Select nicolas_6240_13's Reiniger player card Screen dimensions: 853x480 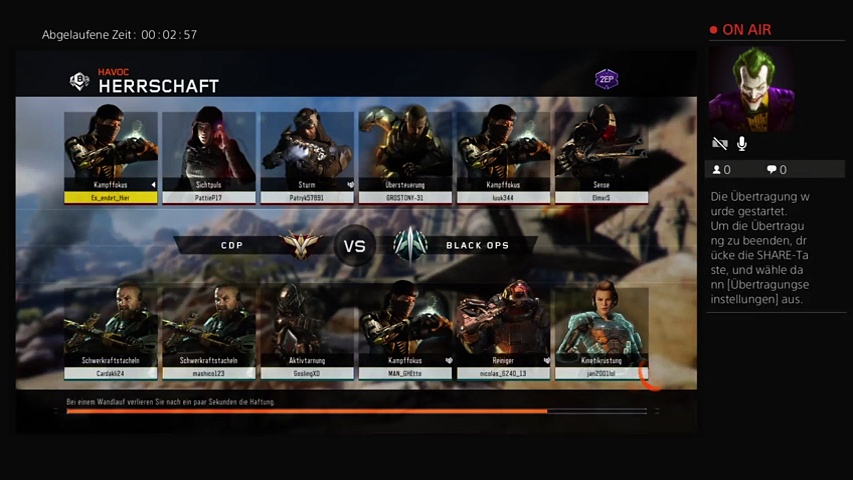click(x=503, y=333)
